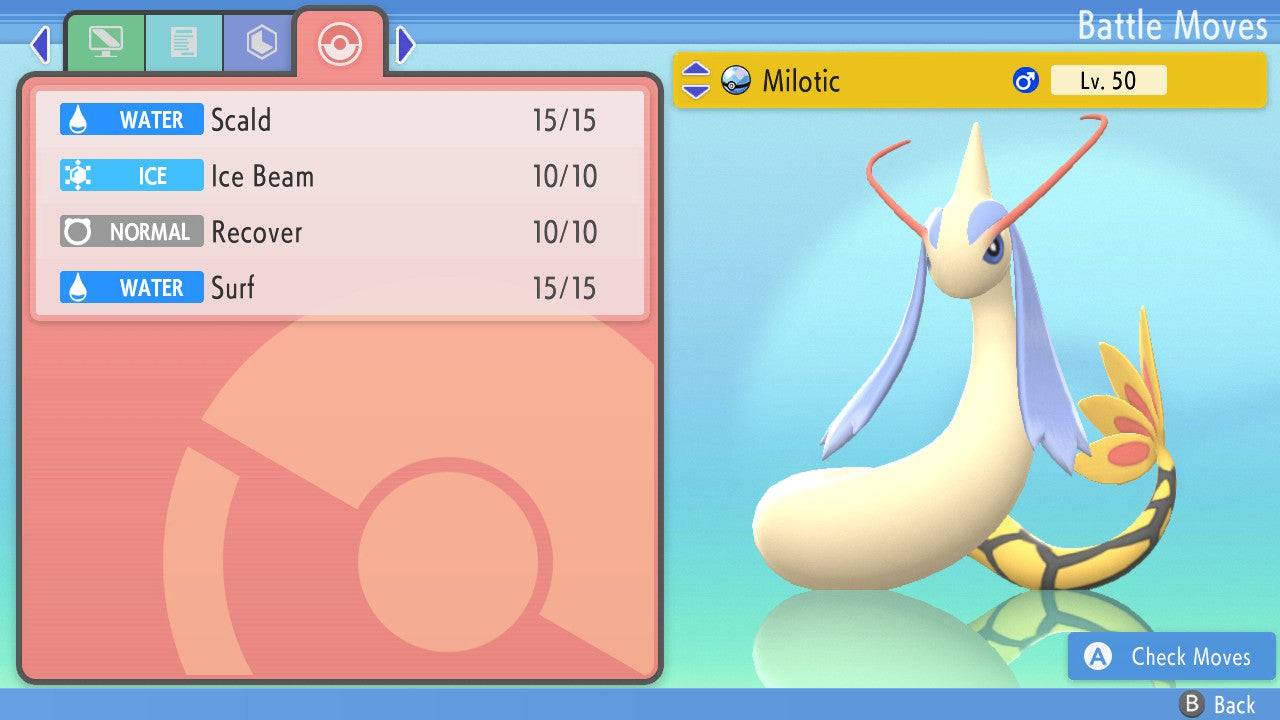This screenshot has height=720, width=1280.
Task: Click the left arrow to view previous page
Action: click(40, 43)
